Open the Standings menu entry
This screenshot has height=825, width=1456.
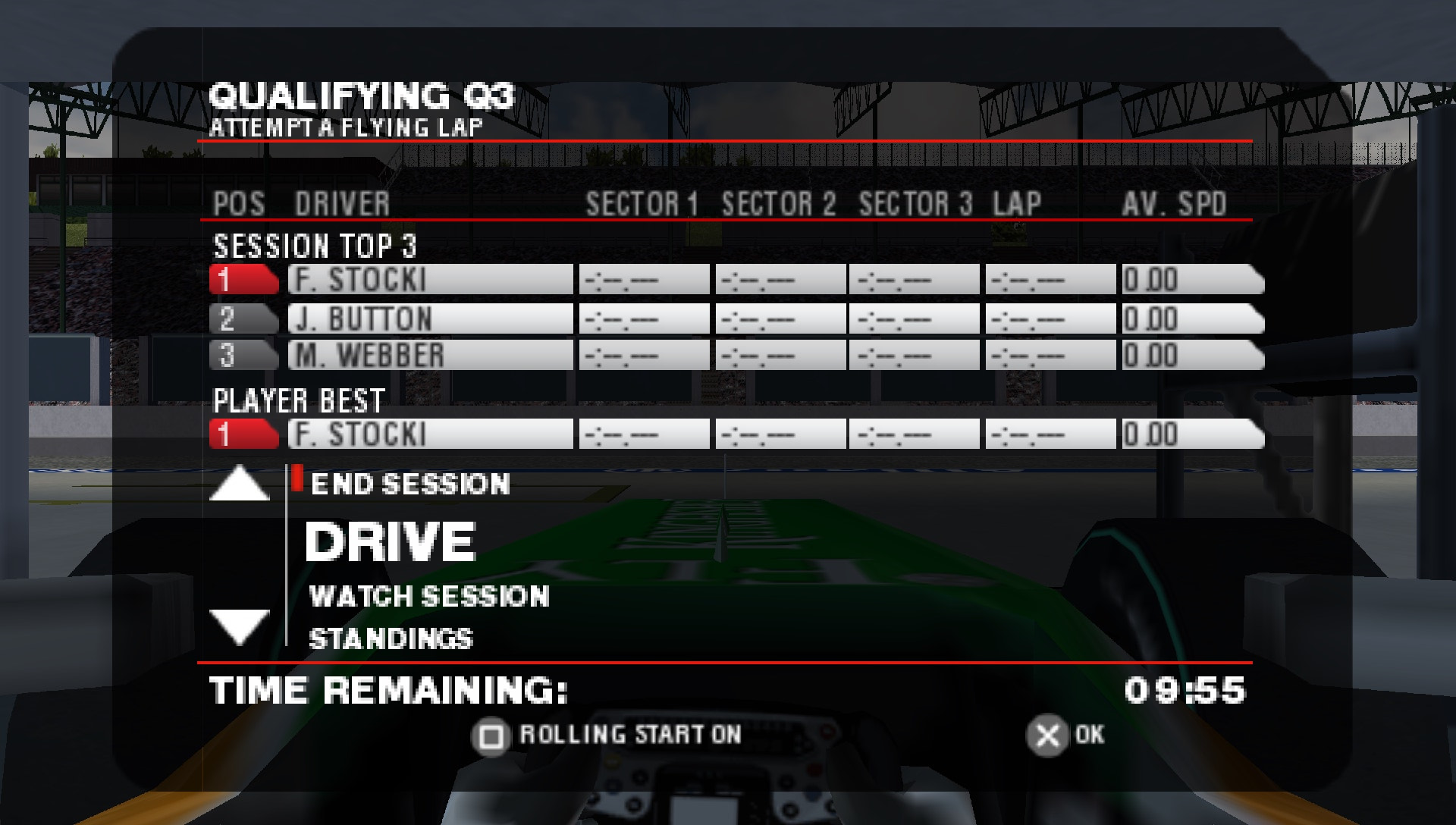391,638
